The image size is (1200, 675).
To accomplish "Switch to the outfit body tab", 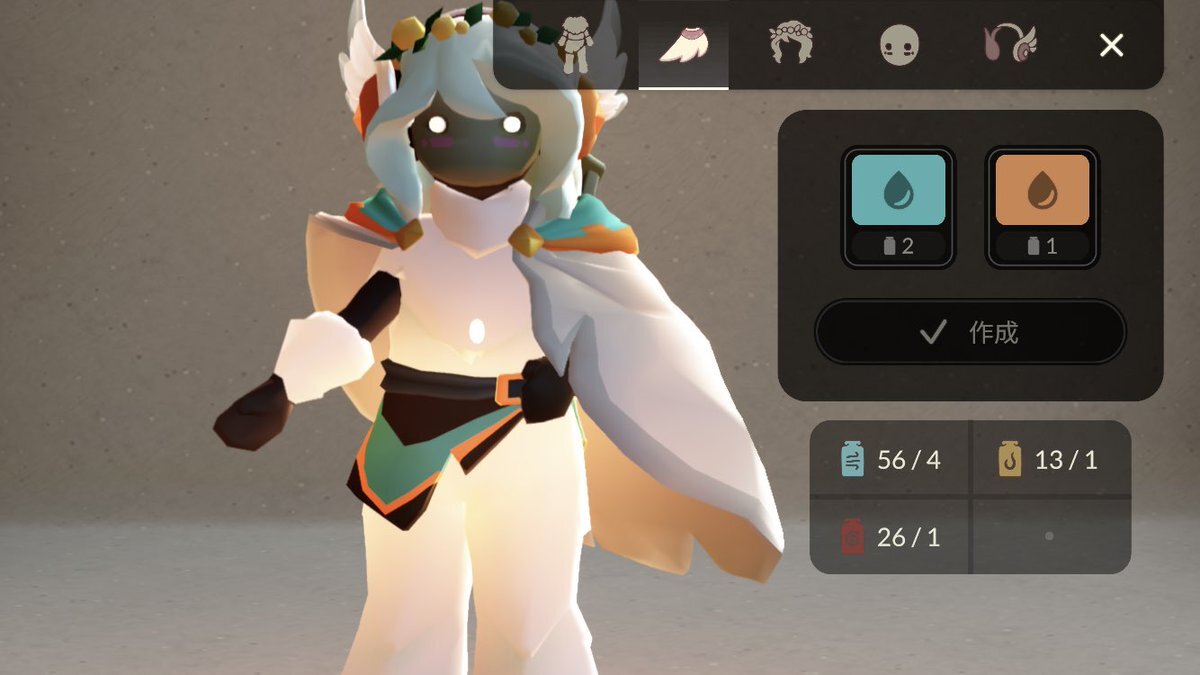I will (575, 45).
